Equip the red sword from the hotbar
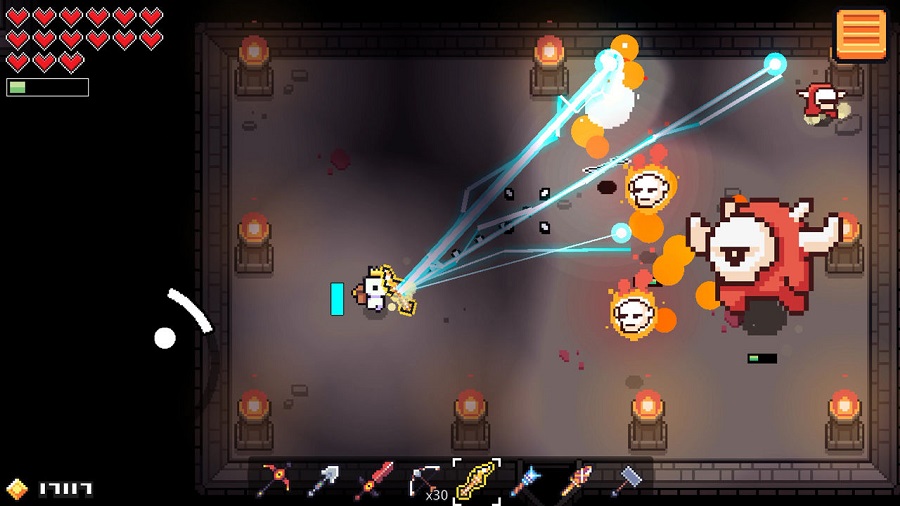This screenshot has height=506, width=900. point(374,480)
